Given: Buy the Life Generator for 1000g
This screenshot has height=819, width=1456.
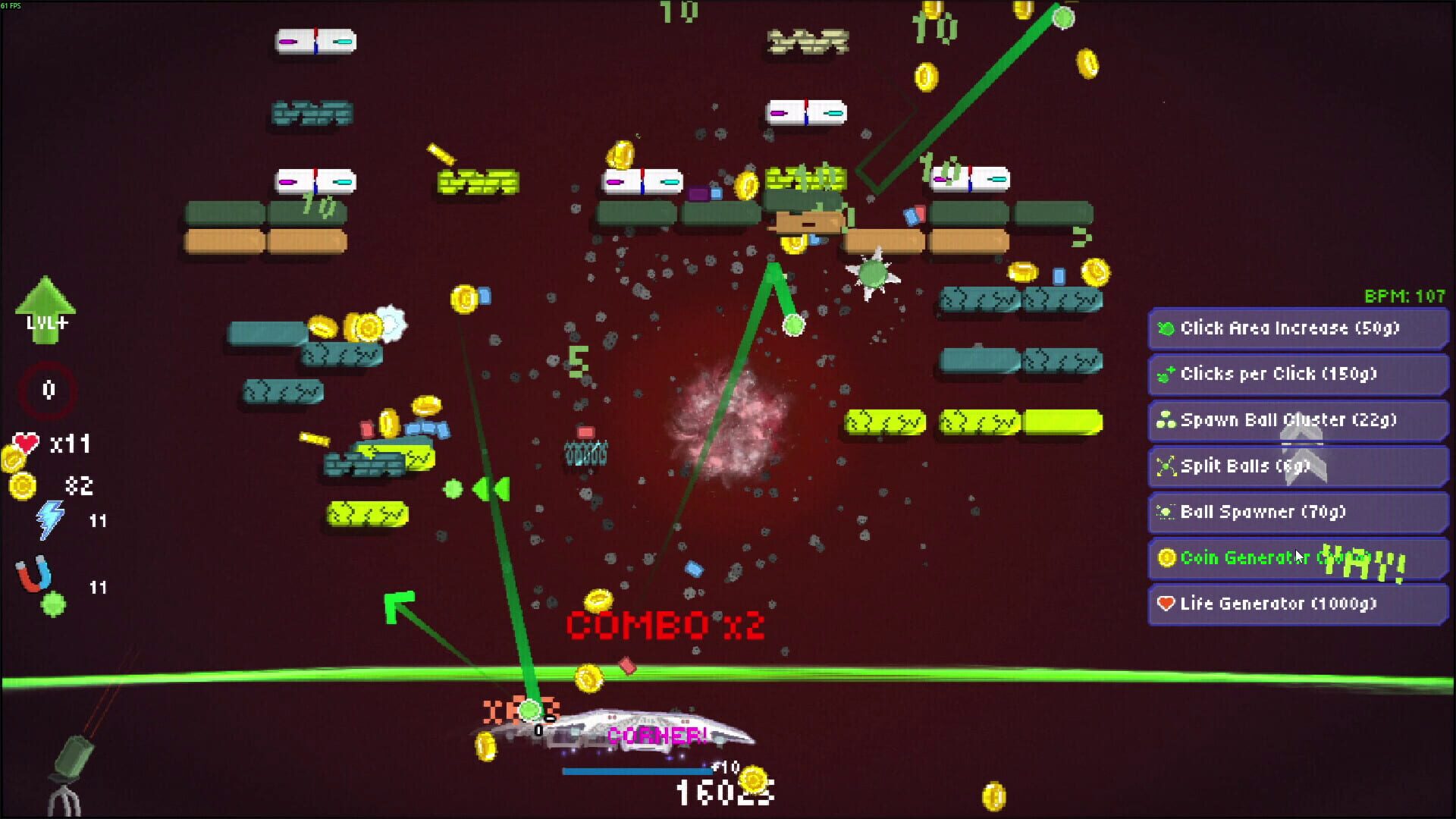Looking at the screenshot, I should click(x=1297, y=604).
